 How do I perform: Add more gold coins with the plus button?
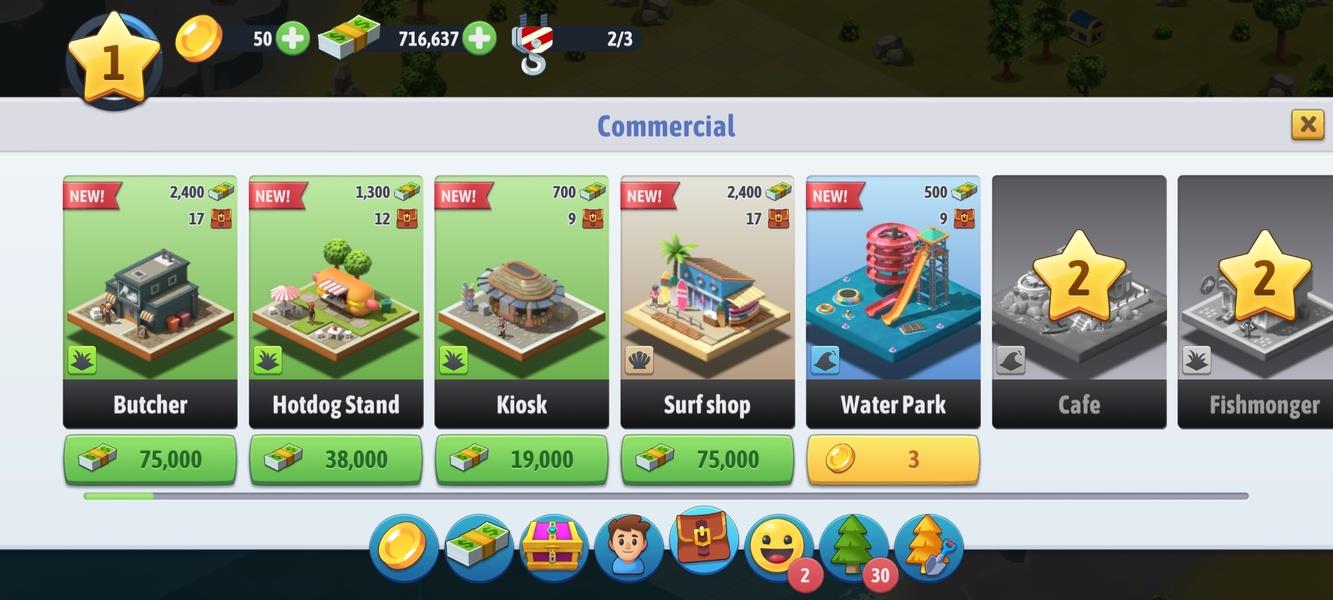point(292,39)
